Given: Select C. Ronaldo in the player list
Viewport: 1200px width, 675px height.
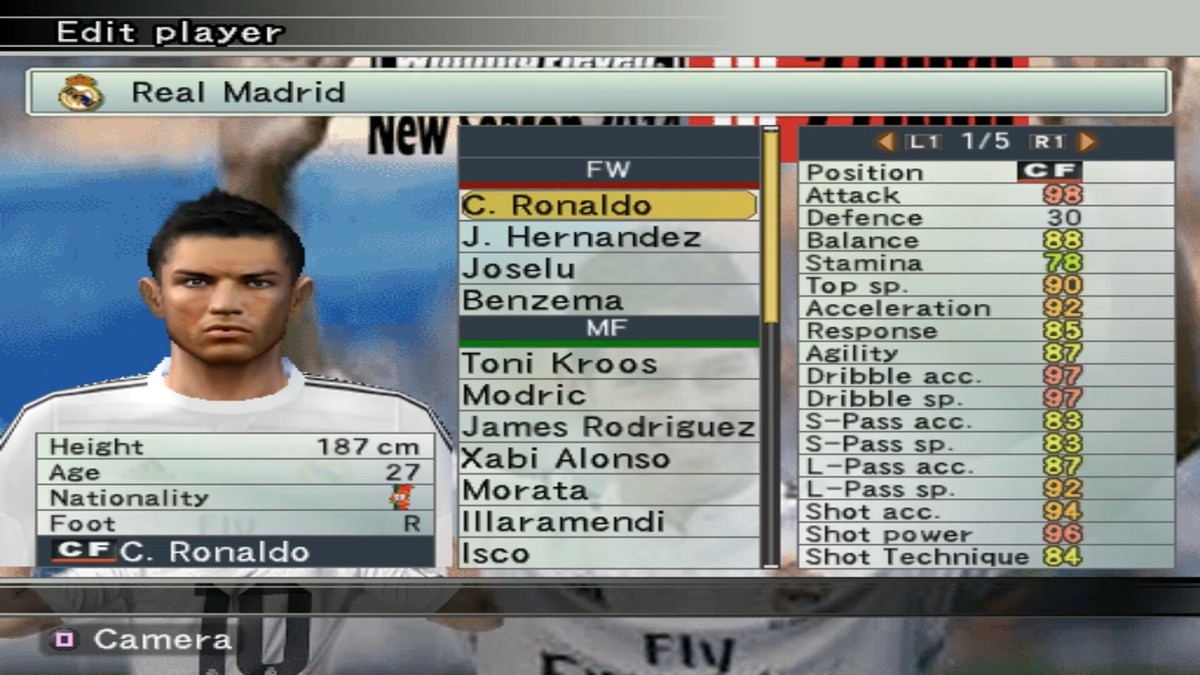Looking at the screenshot, I should point(608,206).
